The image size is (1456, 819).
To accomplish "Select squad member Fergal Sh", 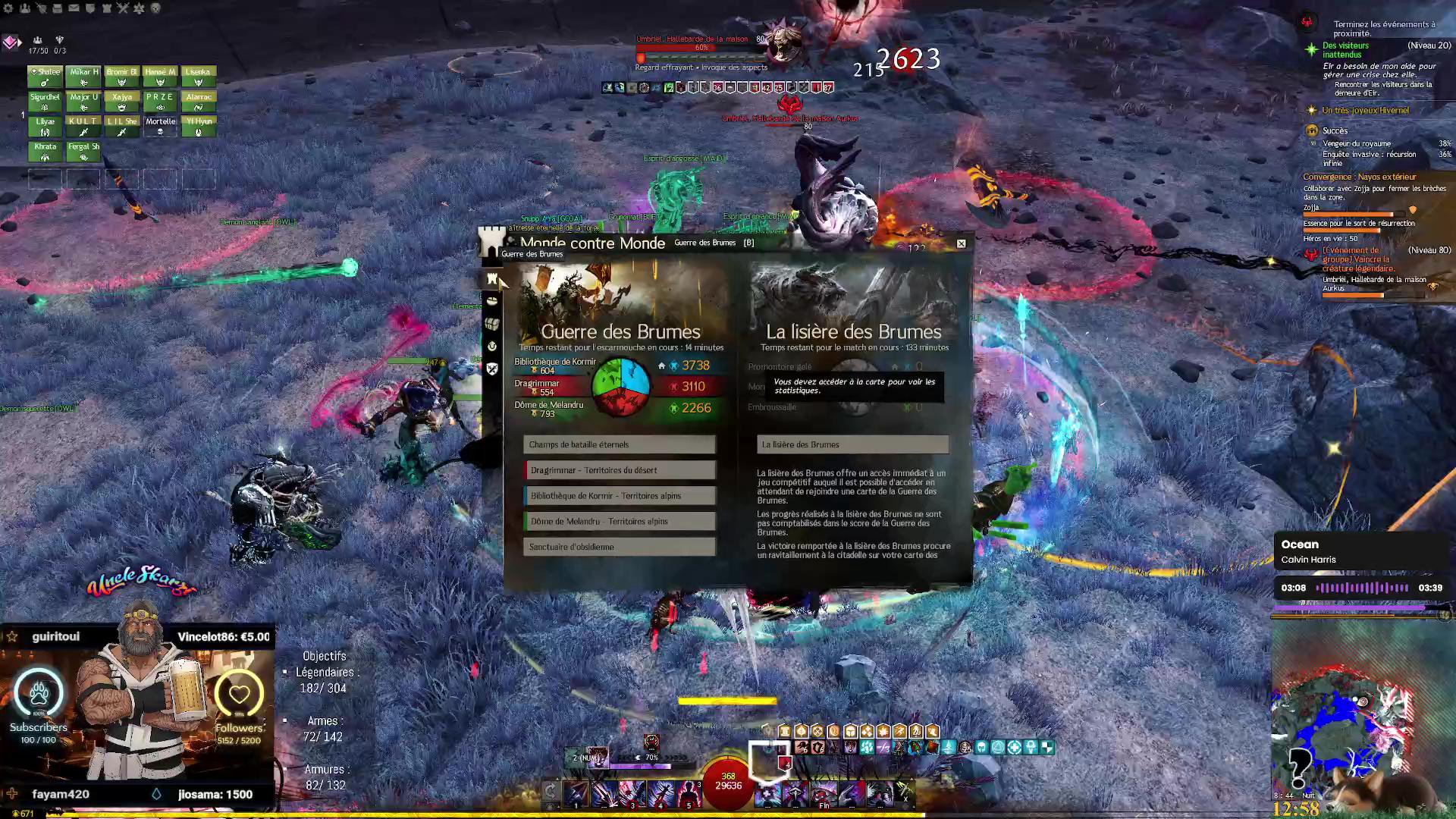I will click(83, 152).
